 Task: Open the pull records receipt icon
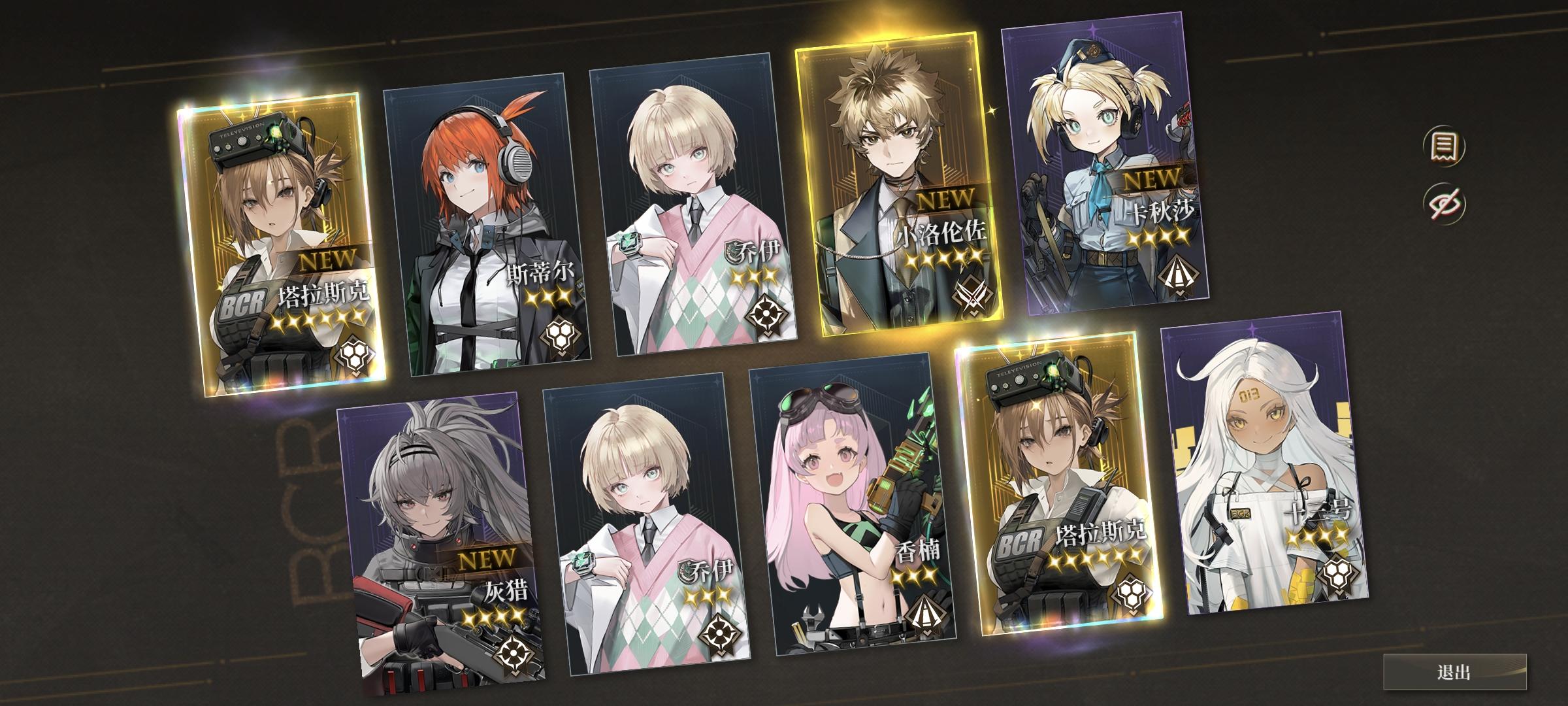1443,147
